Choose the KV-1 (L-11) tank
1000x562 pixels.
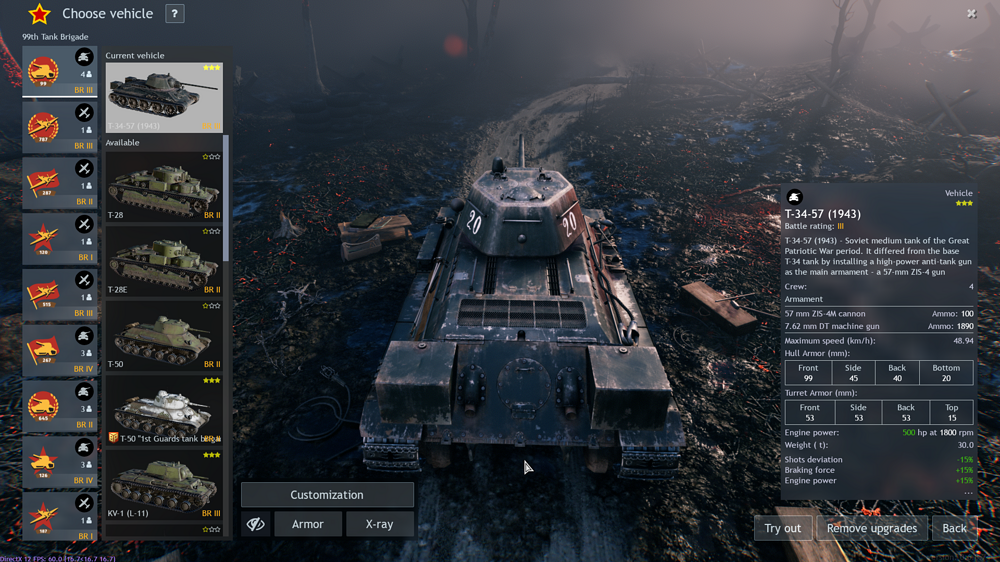164,486
